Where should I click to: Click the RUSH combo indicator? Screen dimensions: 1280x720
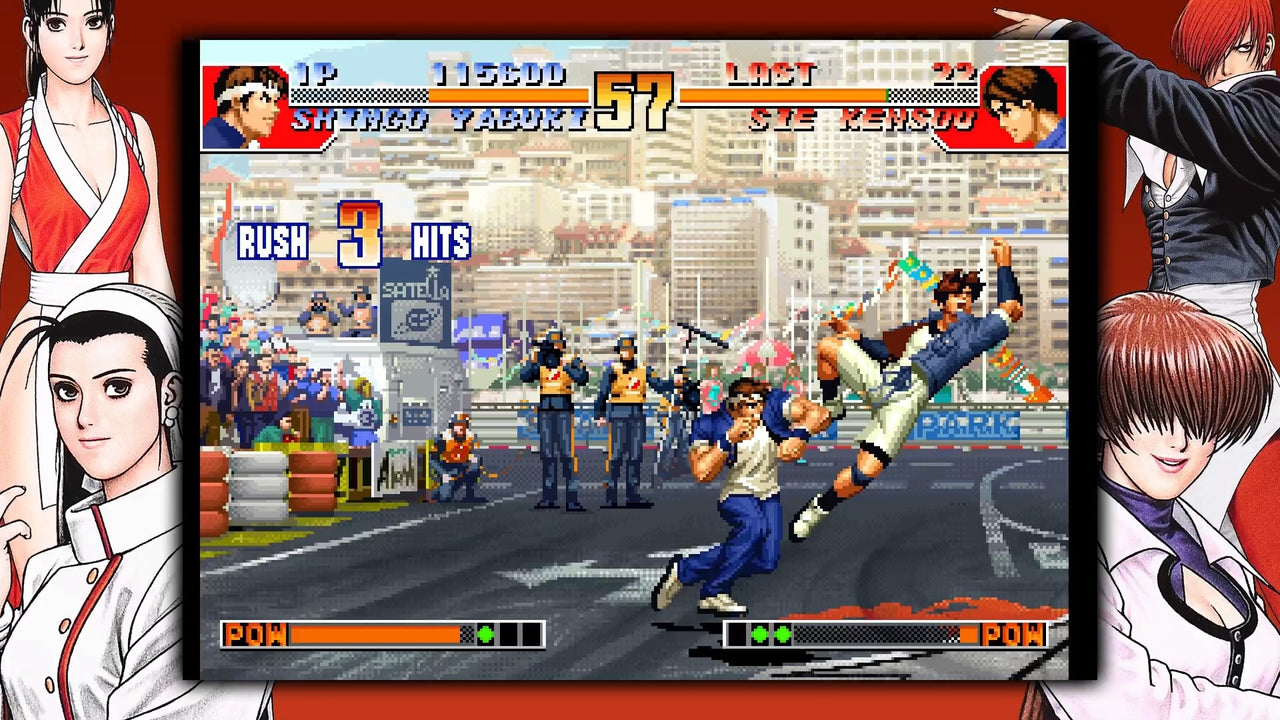pyautogui.click(x=271, y=242)
